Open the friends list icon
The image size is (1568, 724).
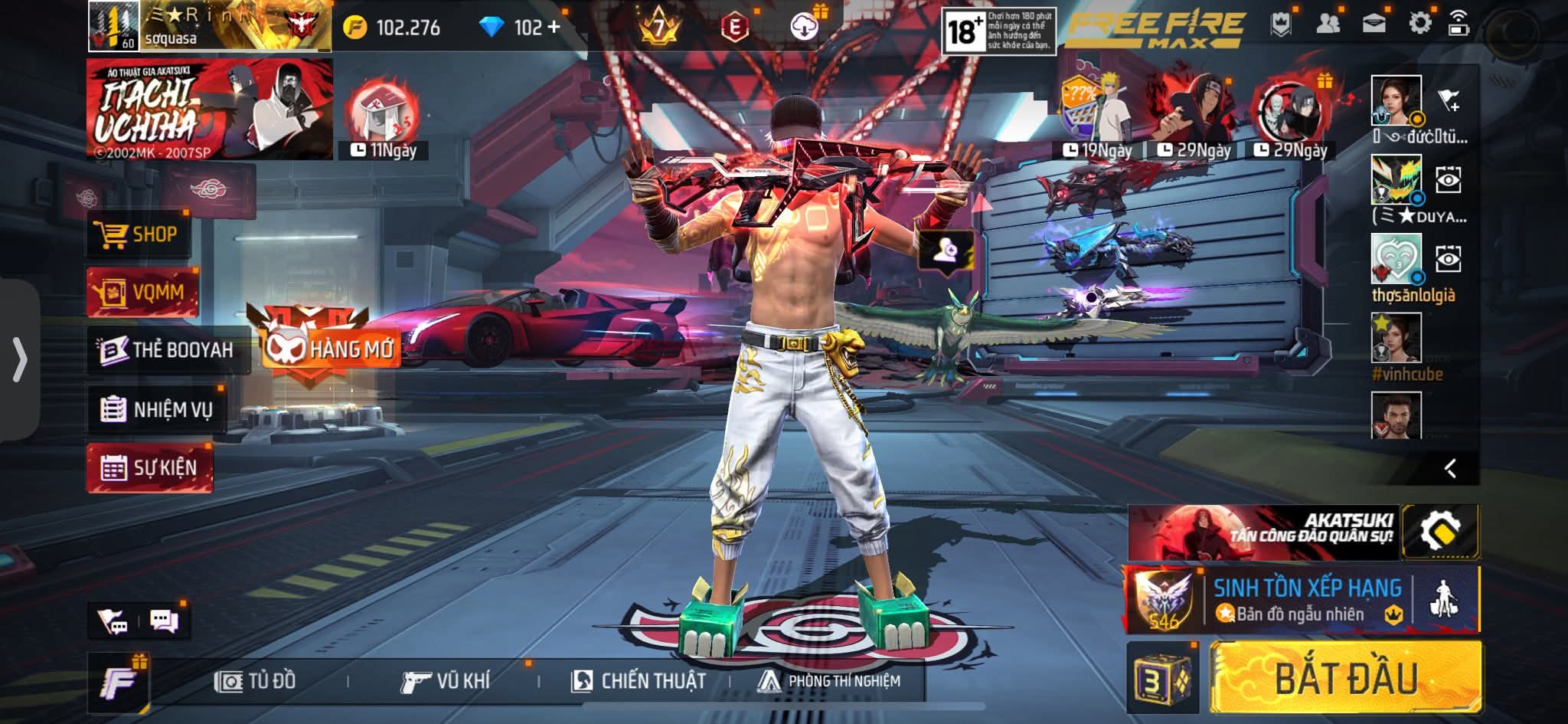(1328, 24)
